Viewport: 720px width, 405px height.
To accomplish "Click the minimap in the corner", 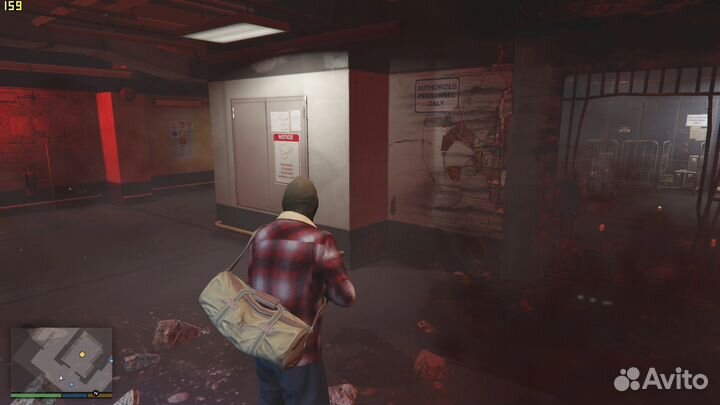I will pyautogui.click(x=61, y=359).
